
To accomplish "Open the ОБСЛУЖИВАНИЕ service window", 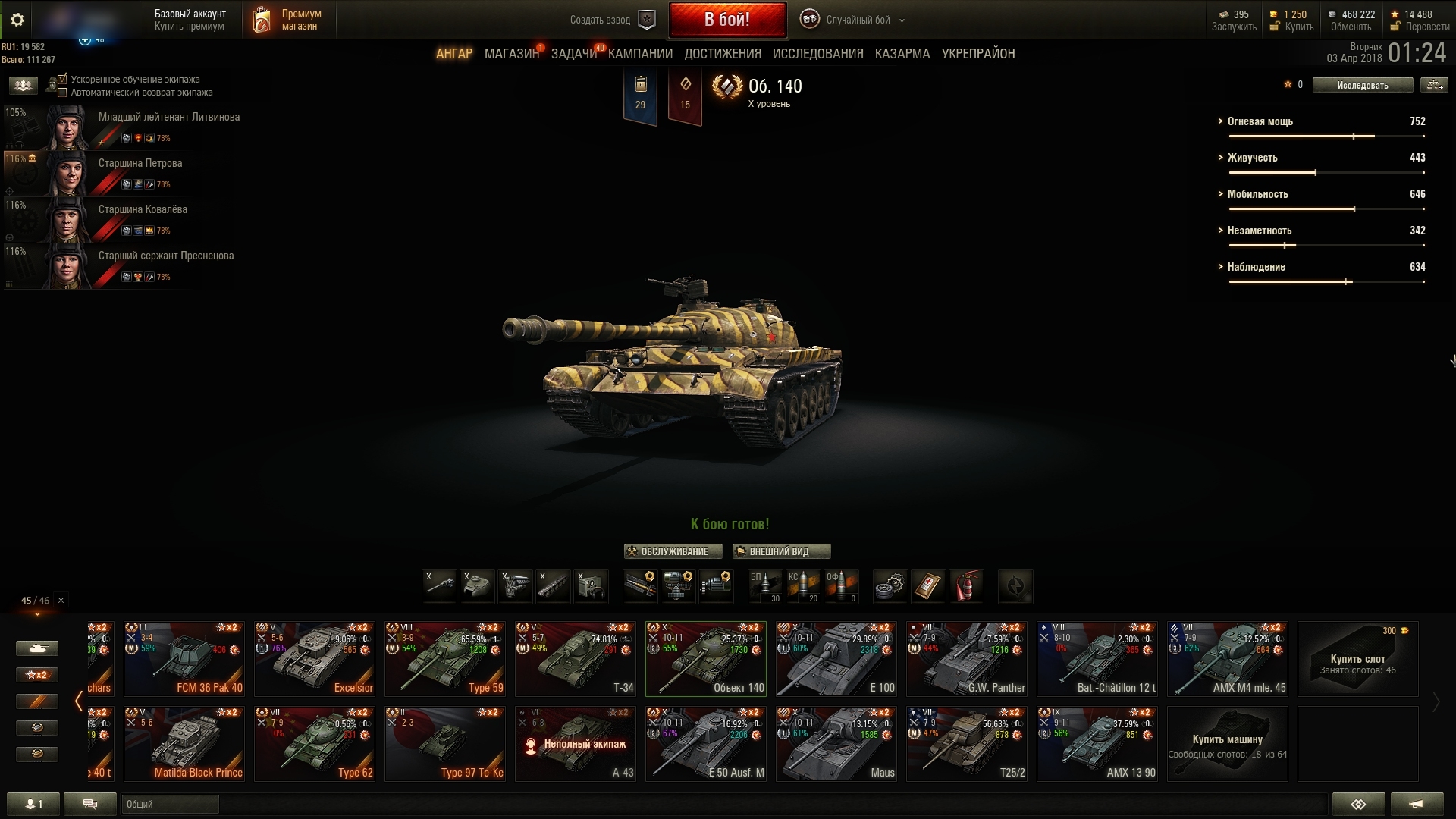I will [x=673, y=551].
